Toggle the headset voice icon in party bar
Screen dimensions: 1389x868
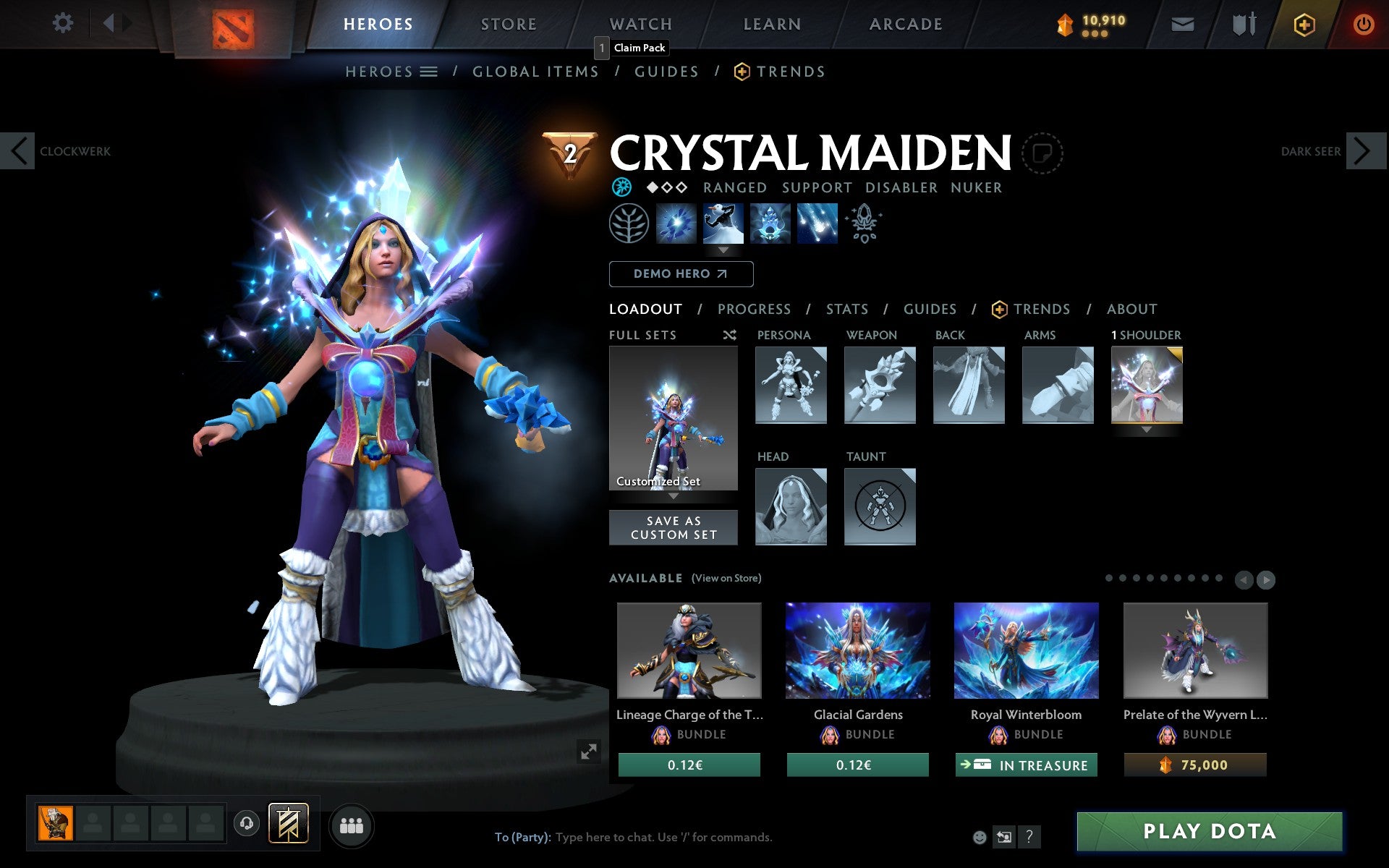coord(247,822)
